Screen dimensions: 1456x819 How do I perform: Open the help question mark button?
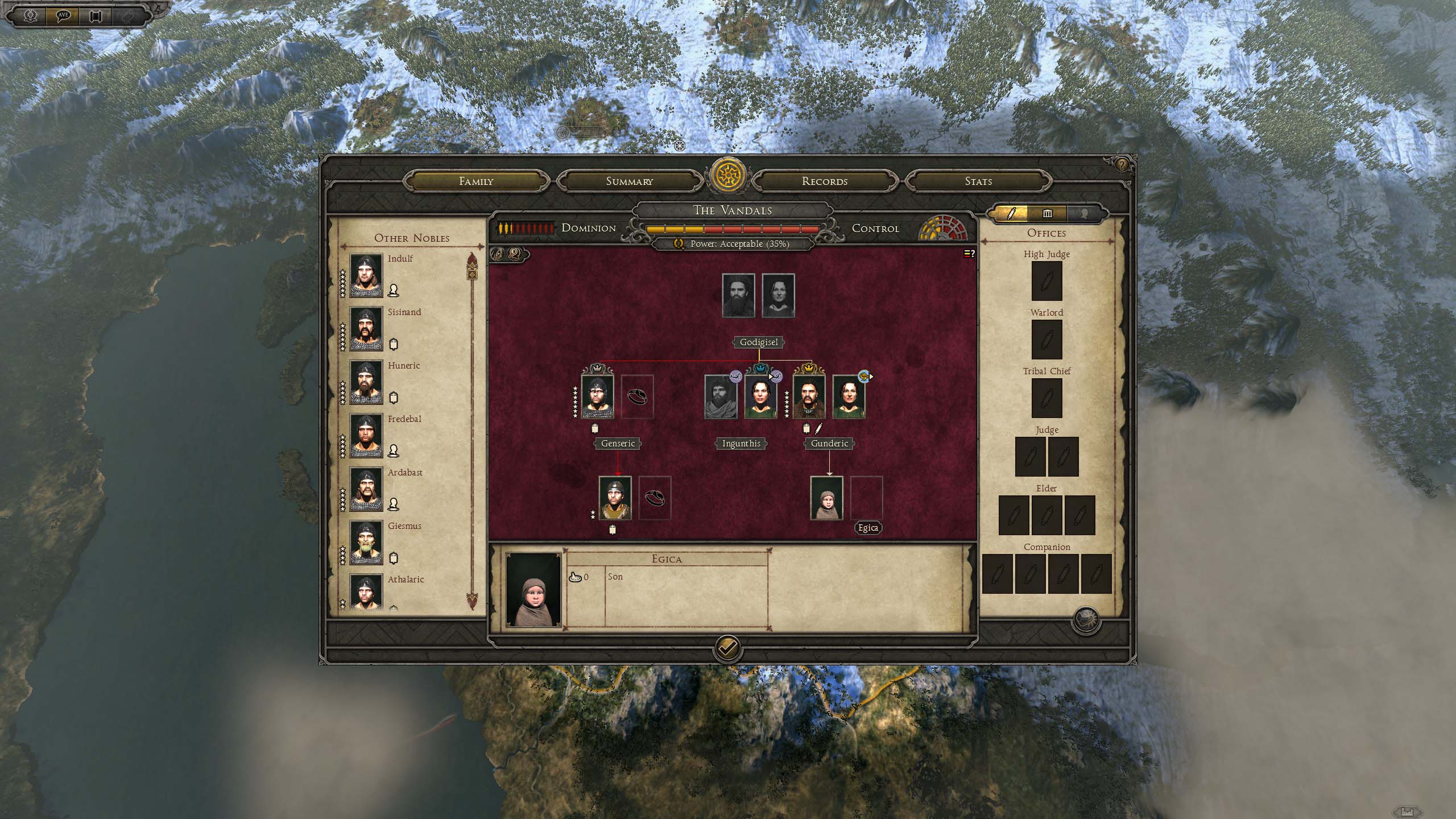[x=1121, y=165]
